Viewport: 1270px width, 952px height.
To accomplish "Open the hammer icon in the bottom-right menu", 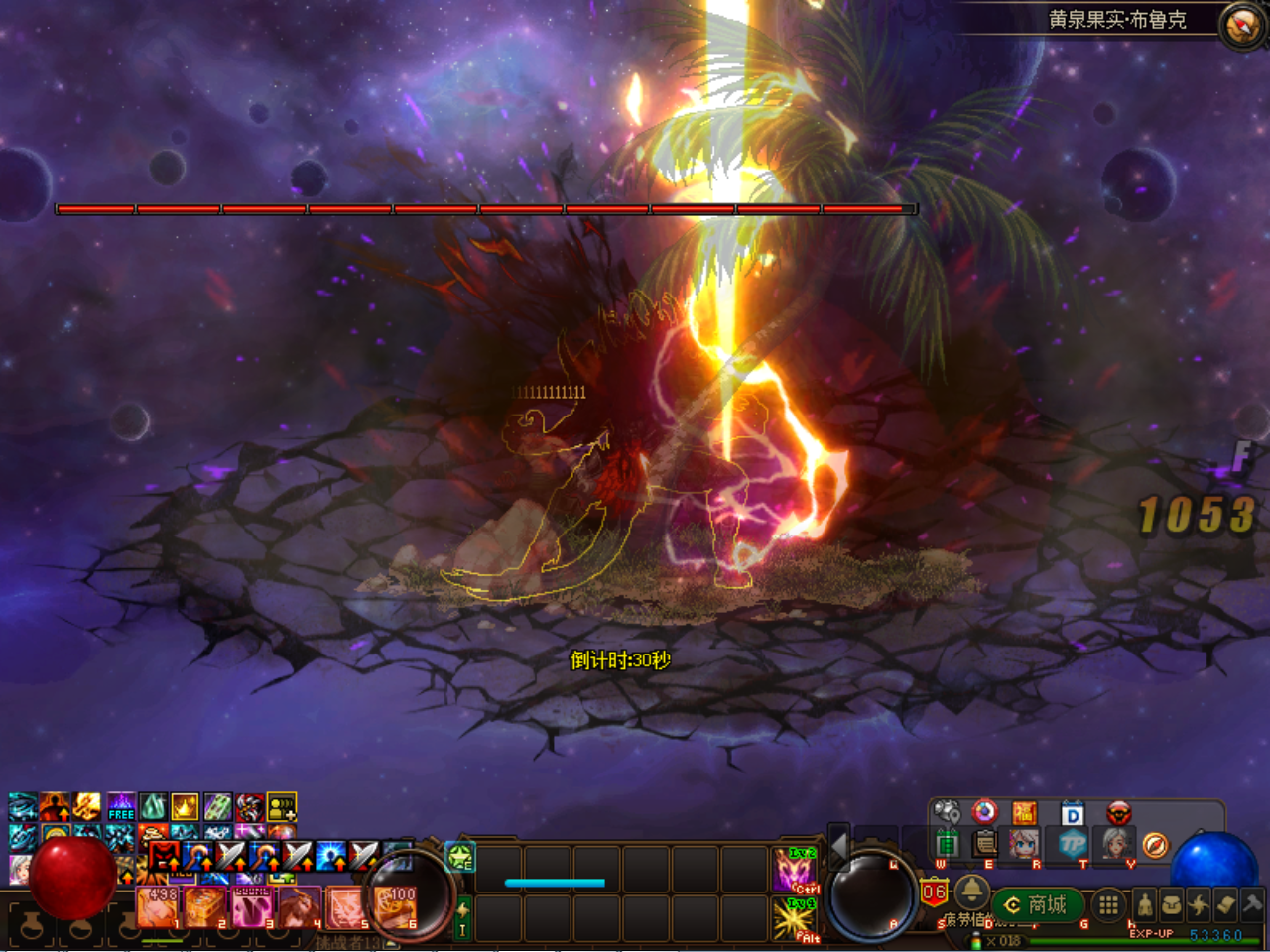I will coord(1252,903).
